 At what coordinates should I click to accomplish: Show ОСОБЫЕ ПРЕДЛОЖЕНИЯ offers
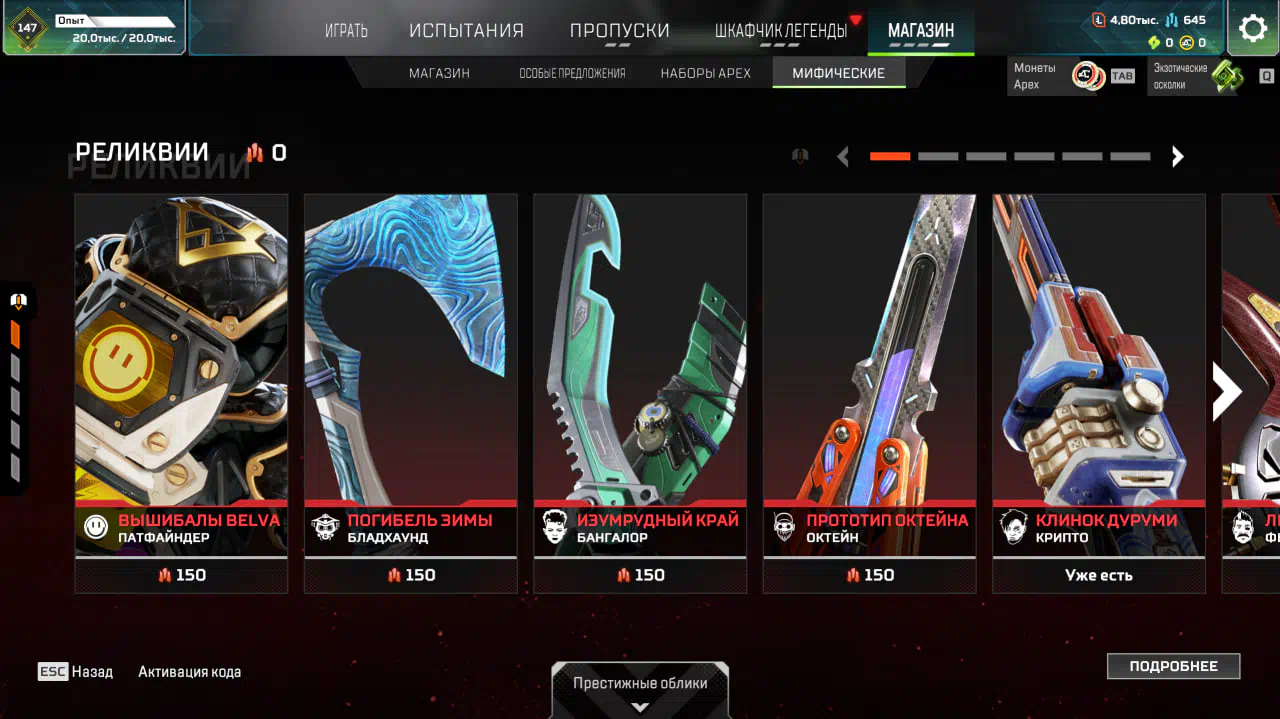coord(572,73)
